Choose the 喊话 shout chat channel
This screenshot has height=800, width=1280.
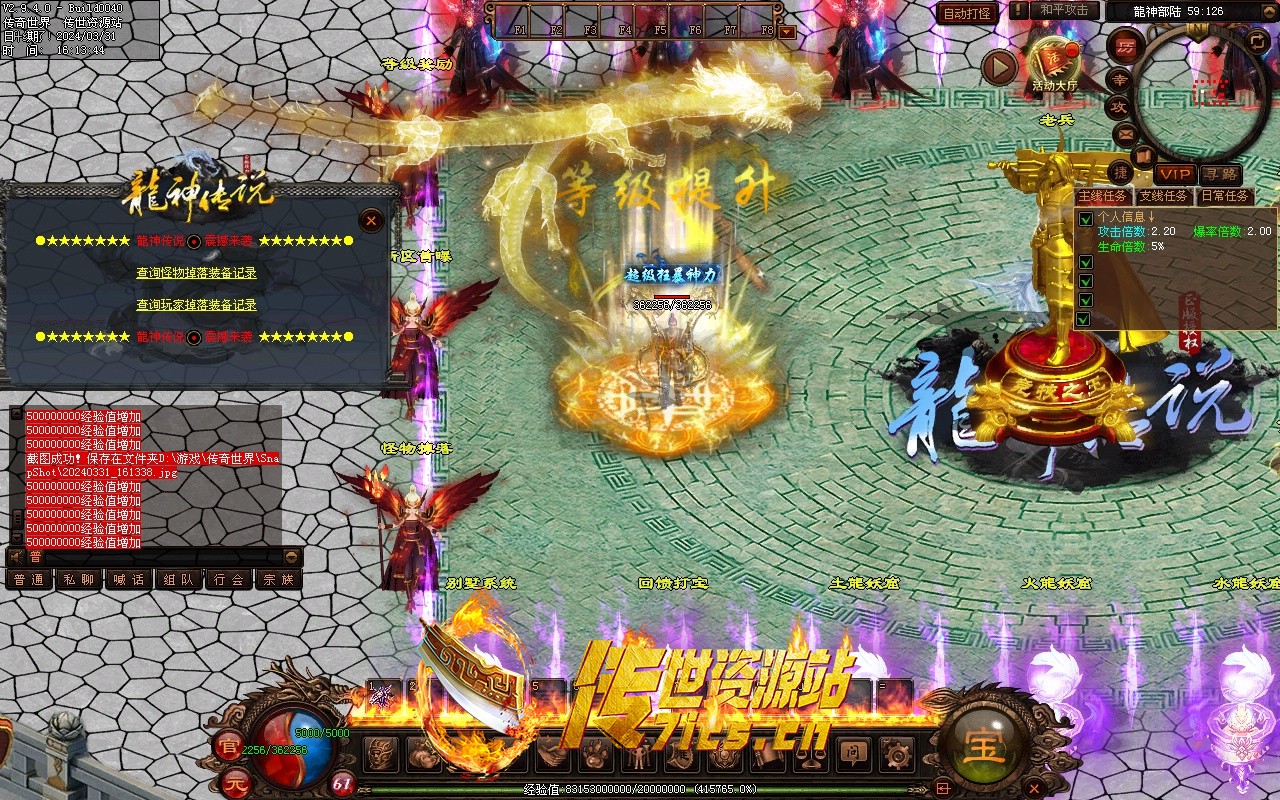point(128,579)
